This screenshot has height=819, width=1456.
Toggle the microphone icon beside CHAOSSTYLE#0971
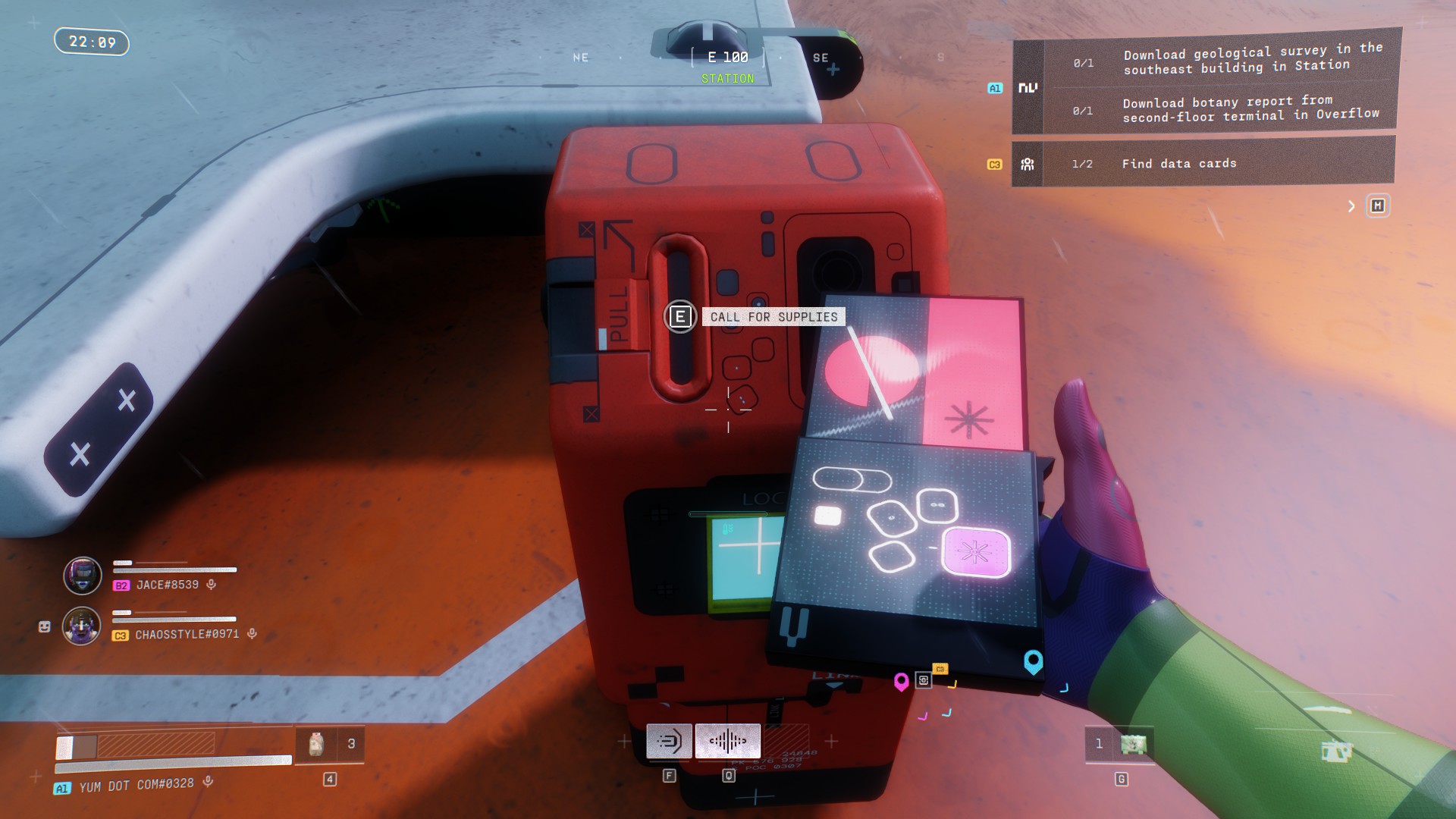(x=252, y=634)
